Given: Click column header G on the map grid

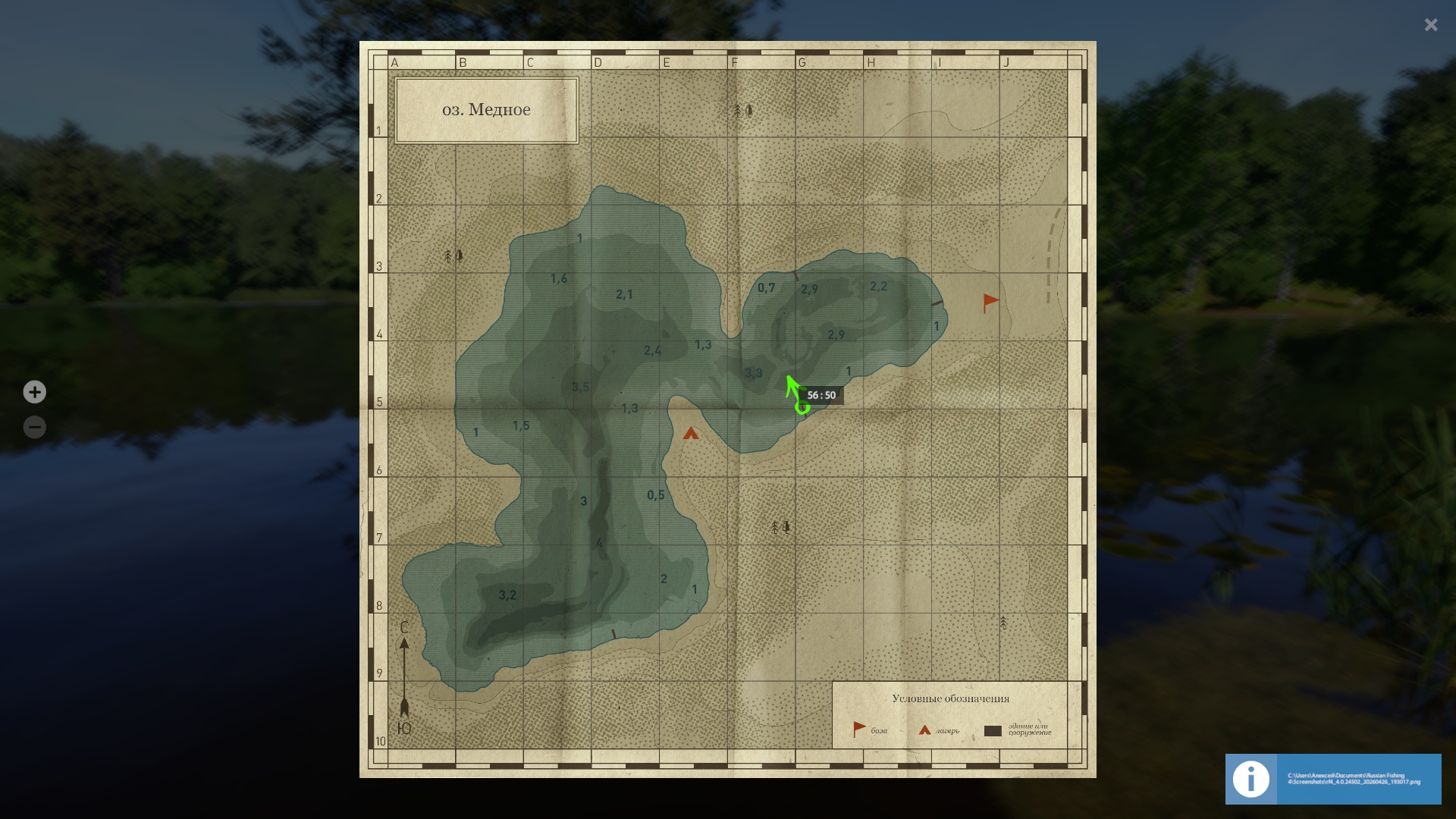Looking at the screenshot, I should point(802,62).
